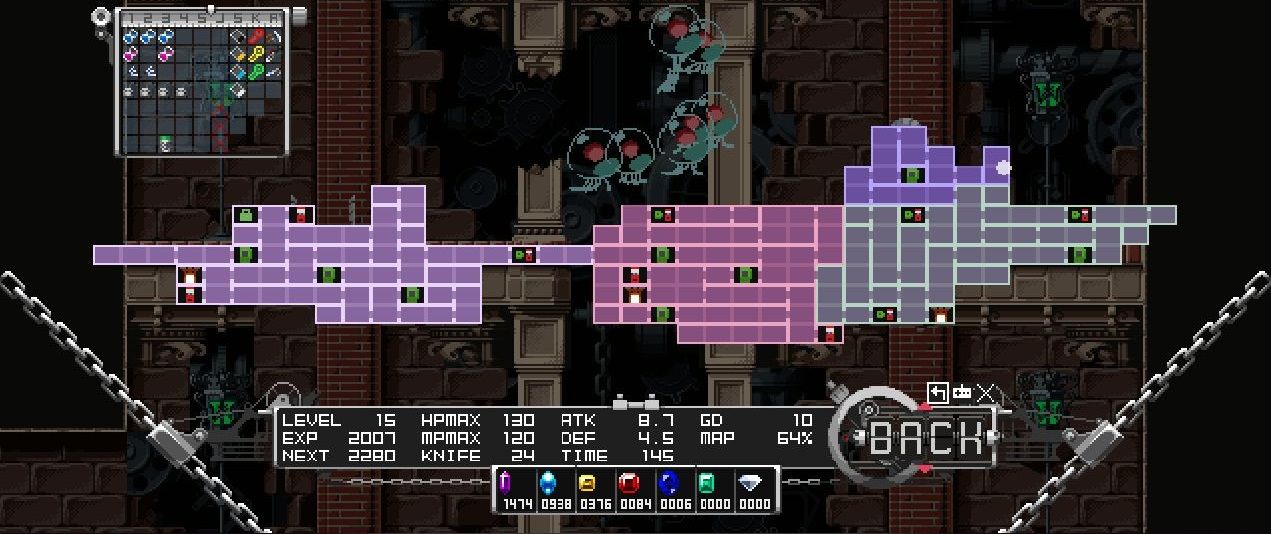Click the marker in the corridor joining purple and pink areas
This screenshot has width=1271, height=534.
pyautogui.click(x=523, y=255)
